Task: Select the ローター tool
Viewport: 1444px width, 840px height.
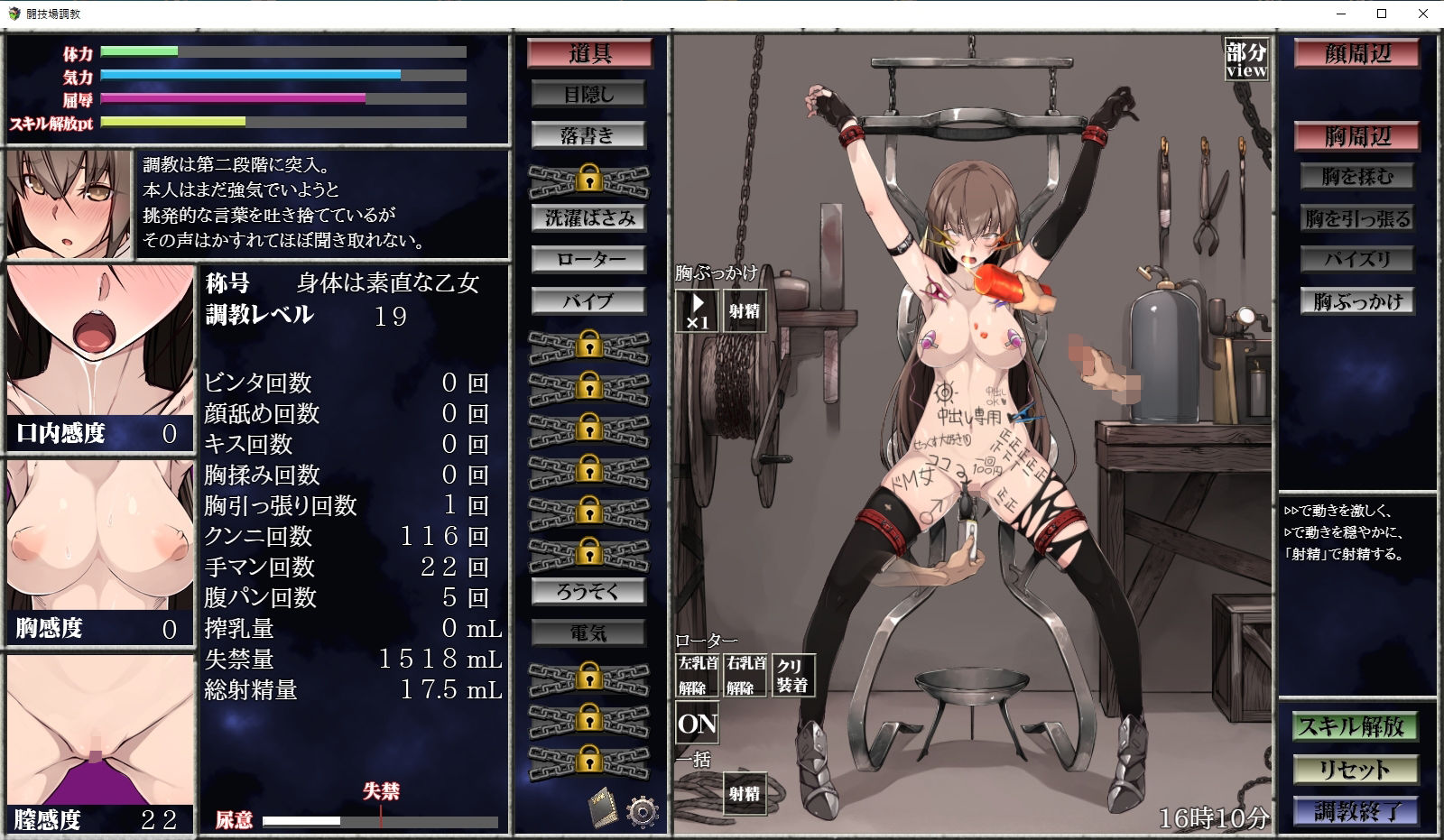Action: point(589,260)
